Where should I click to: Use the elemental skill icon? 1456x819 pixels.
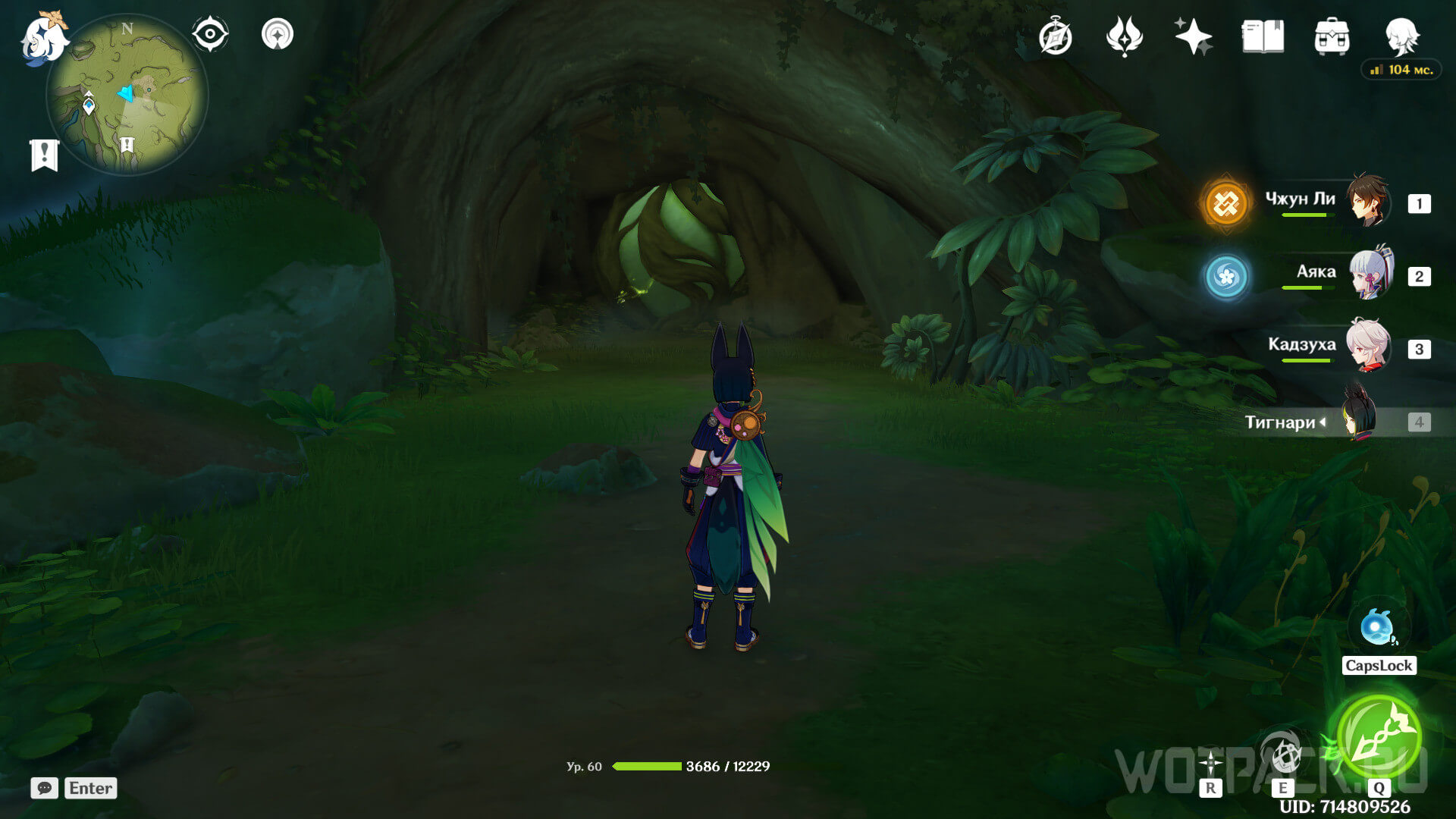(1283, 755)
